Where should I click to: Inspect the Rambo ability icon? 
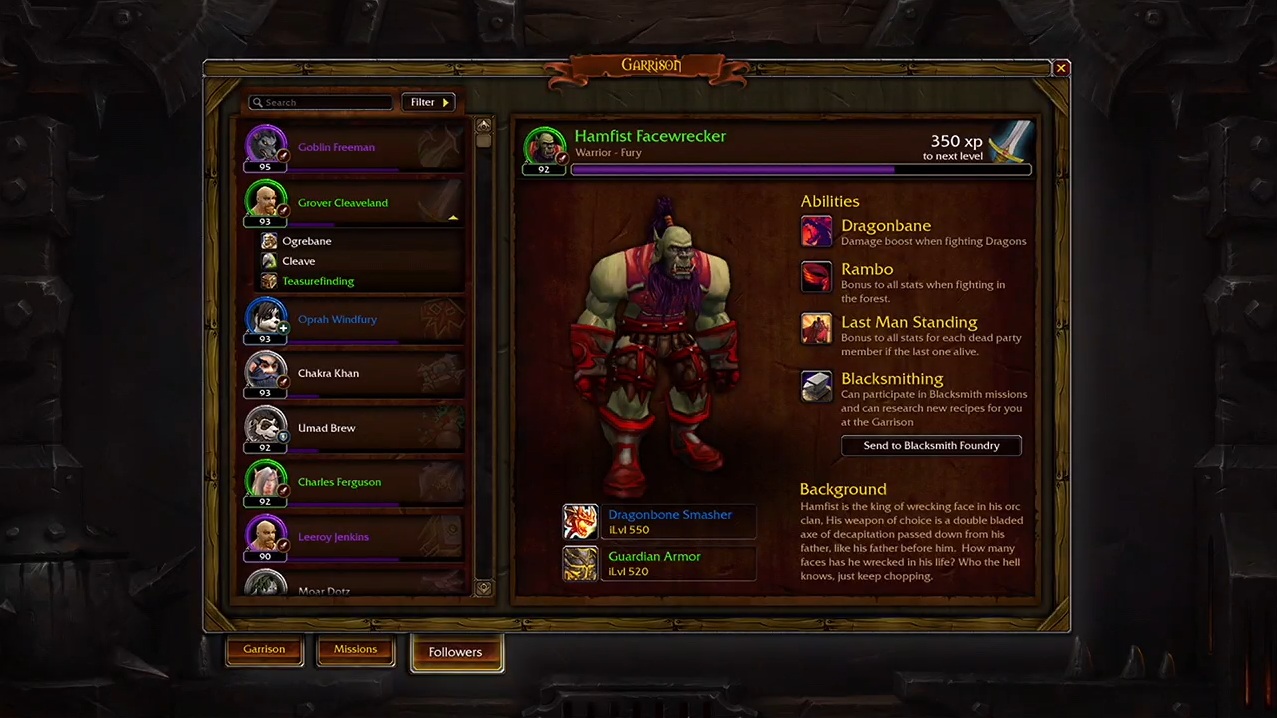click(816, 276)
